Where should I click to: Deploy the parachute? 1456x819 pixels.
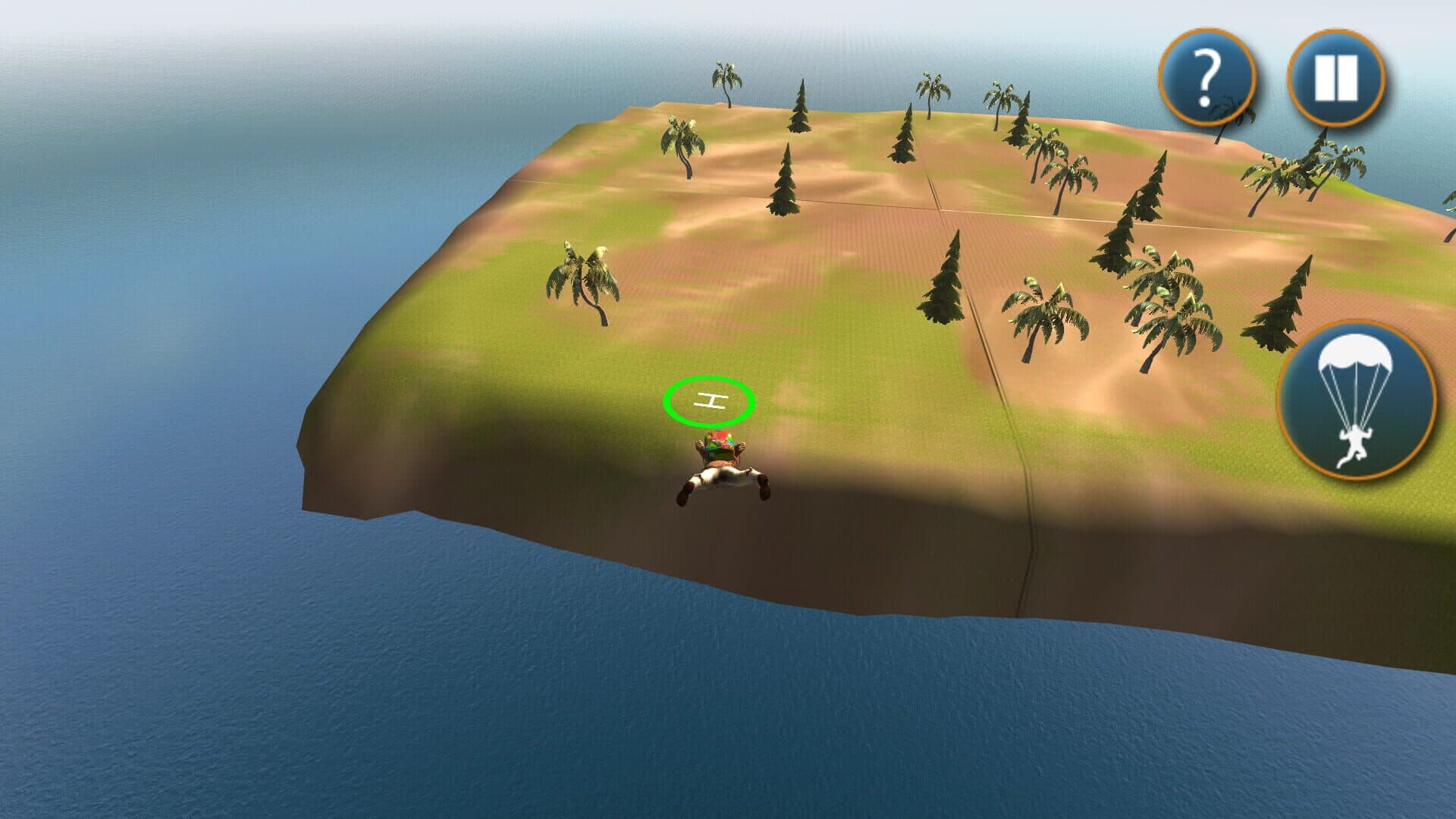[x=1357, y=400]
